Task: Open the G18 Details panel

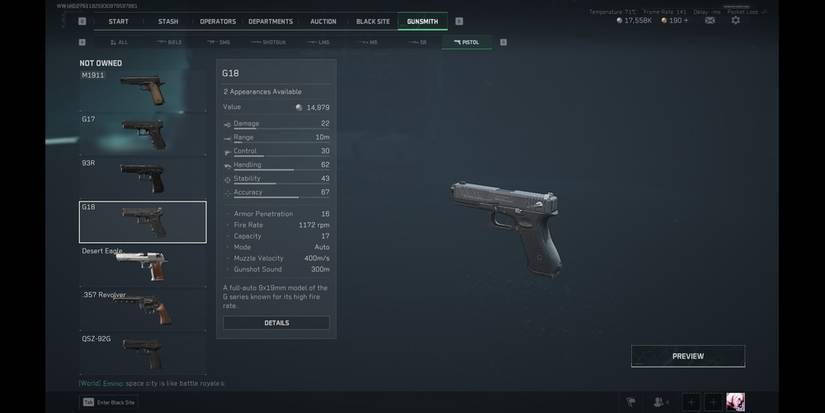Action: click(276, 323)
